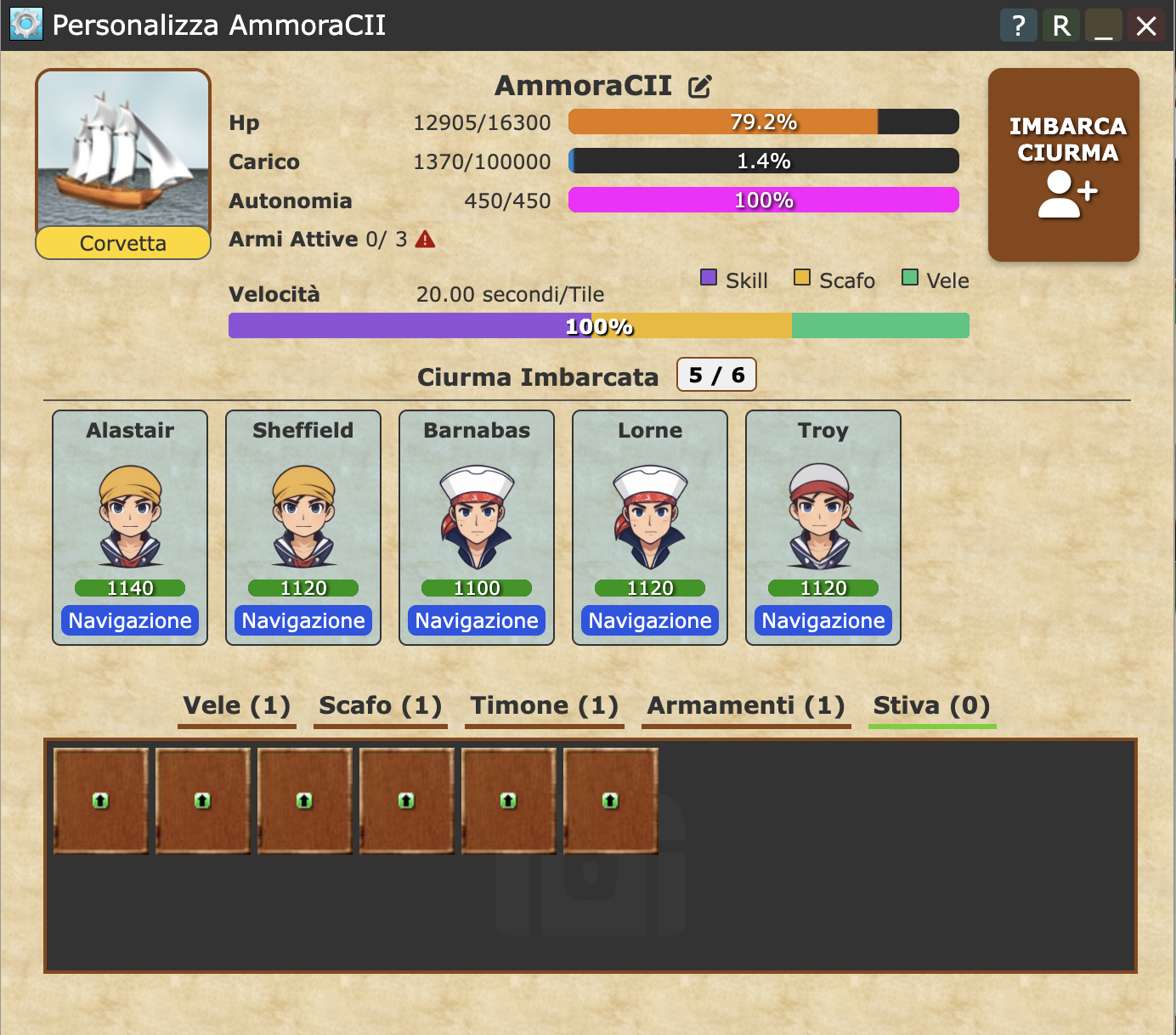Click the R icon in the title bar
The image size is (1176, 1035).
pos(1060,25)
